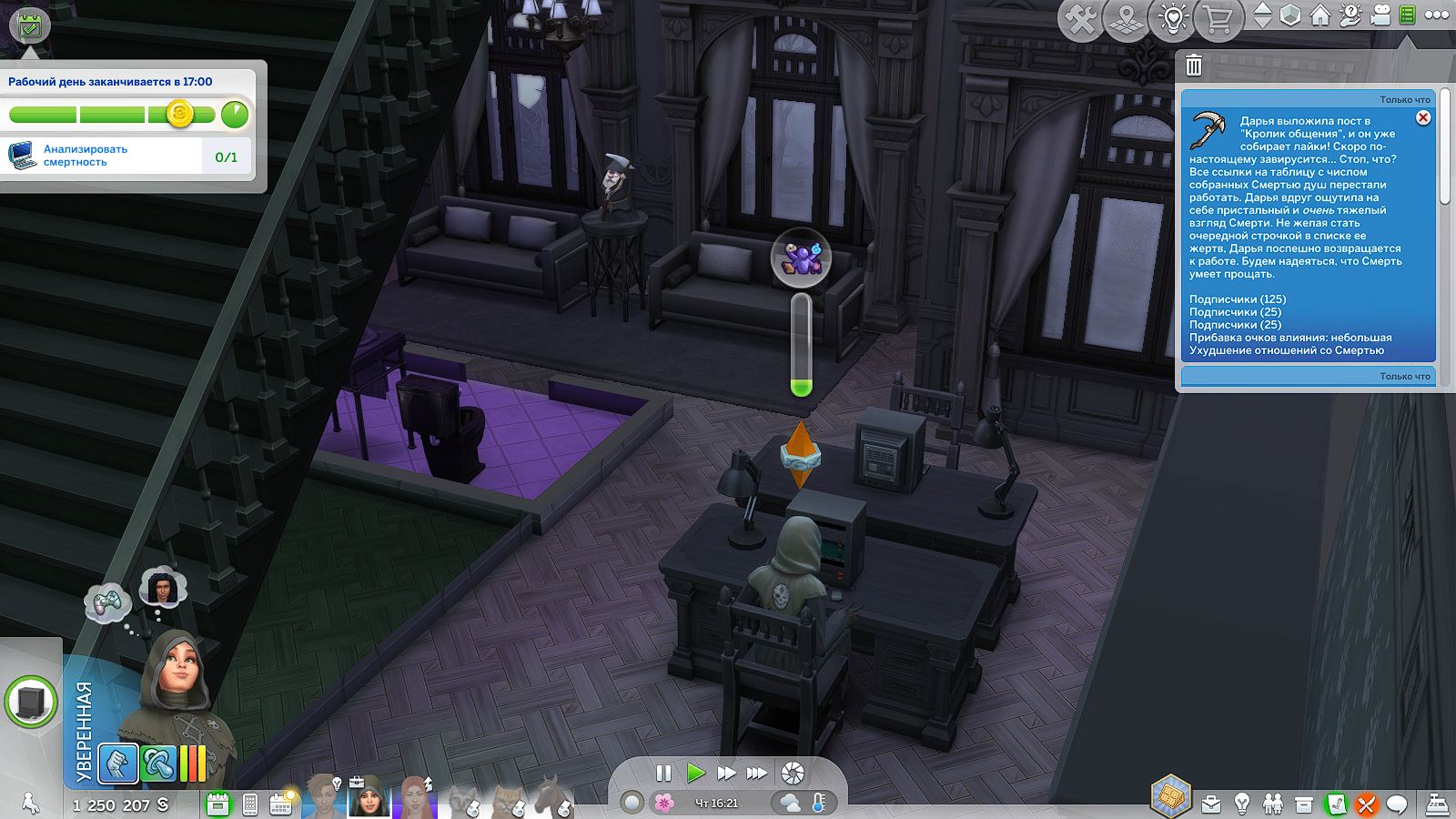Set game speed to normal play
1456x819 pixels.
pyautogui.click(x=696, y=773)
